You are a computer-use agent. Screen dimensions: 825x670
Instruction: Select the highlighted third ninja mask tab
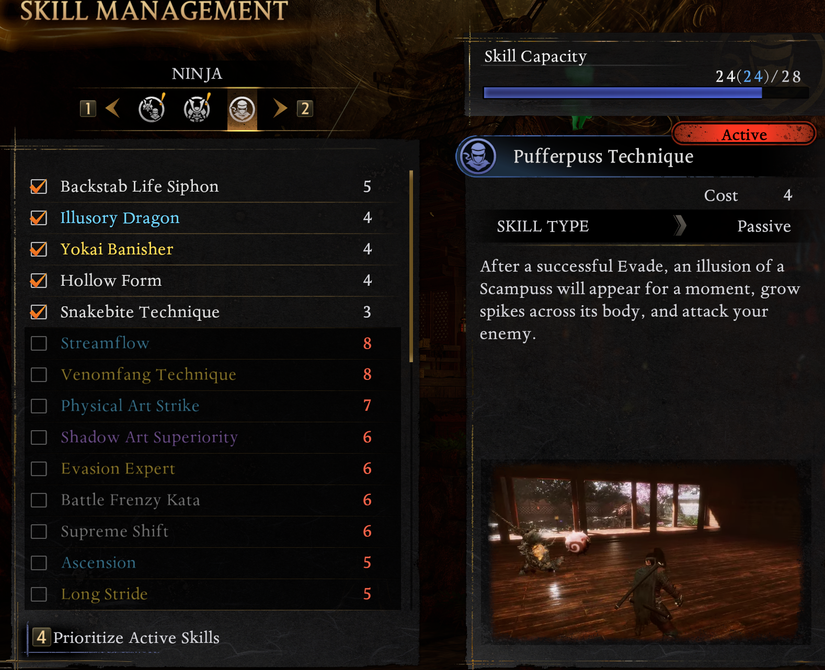coord(241,108)
